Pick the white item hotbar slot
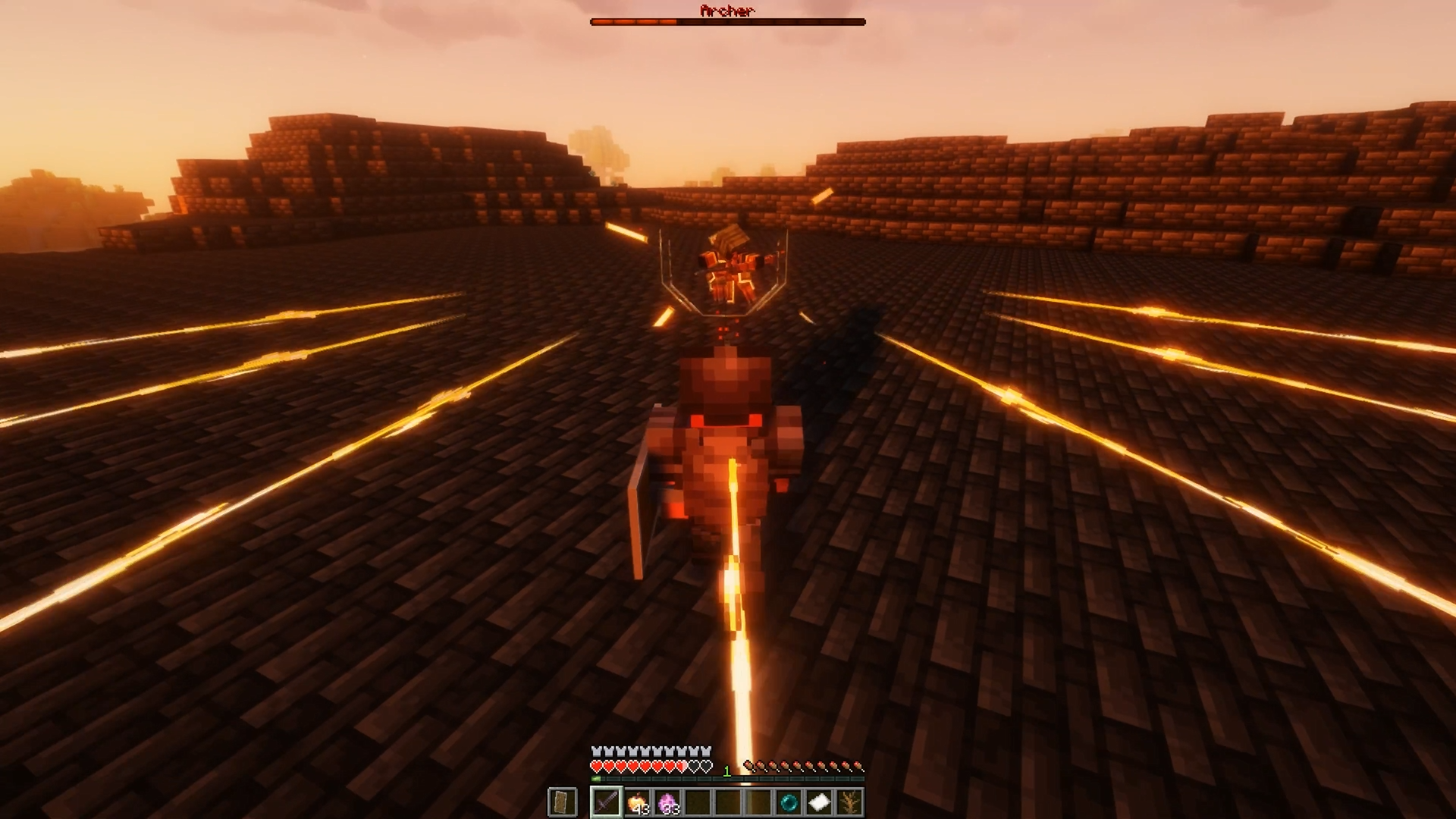Viewport: 1456px width, 819px height. [x=819, y=802]
